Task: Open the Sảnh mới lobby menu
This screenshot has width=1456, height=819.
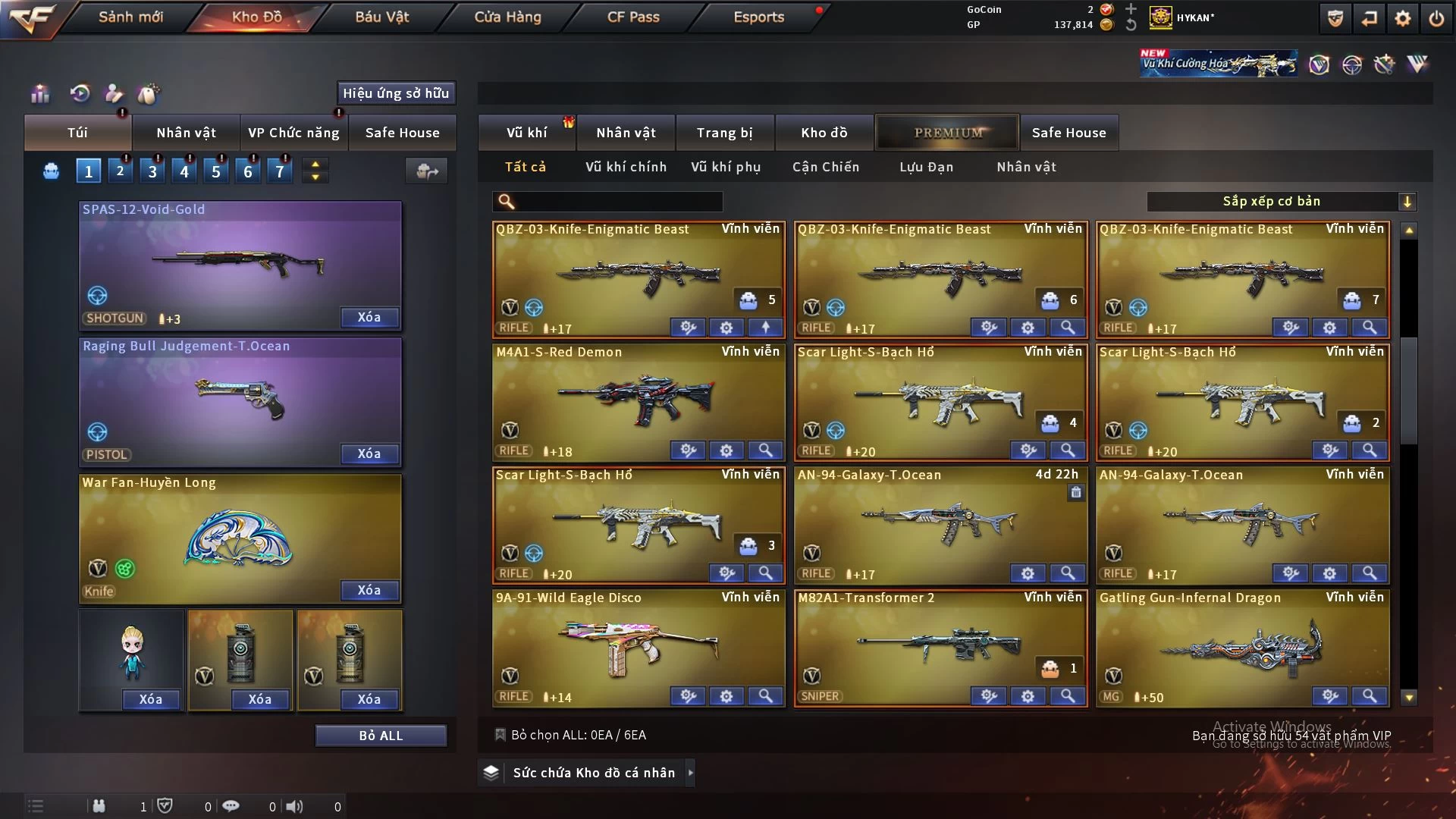Action: (130, 17)
